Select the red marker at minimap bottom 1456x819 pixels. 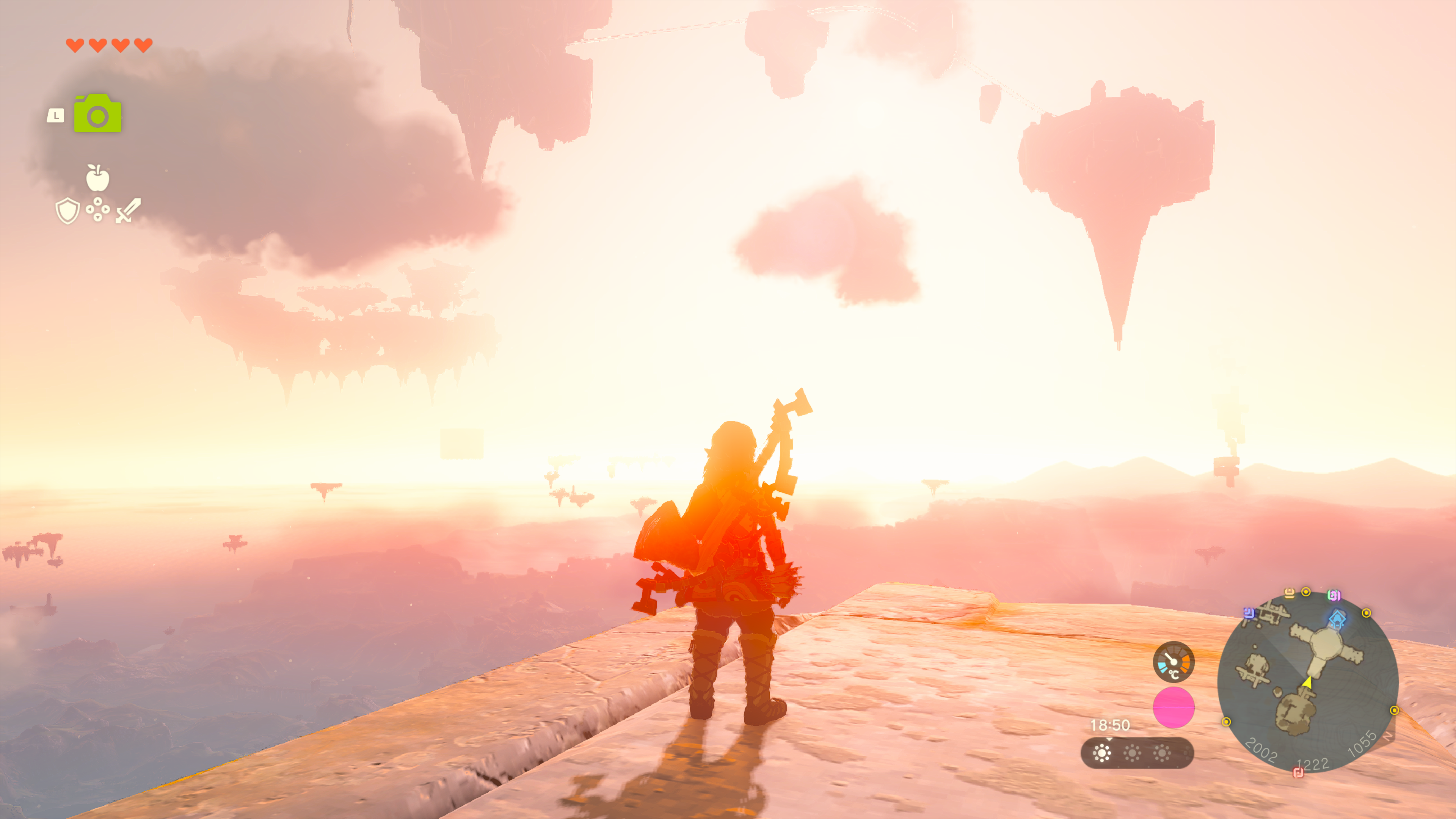tap(1298, 772)
